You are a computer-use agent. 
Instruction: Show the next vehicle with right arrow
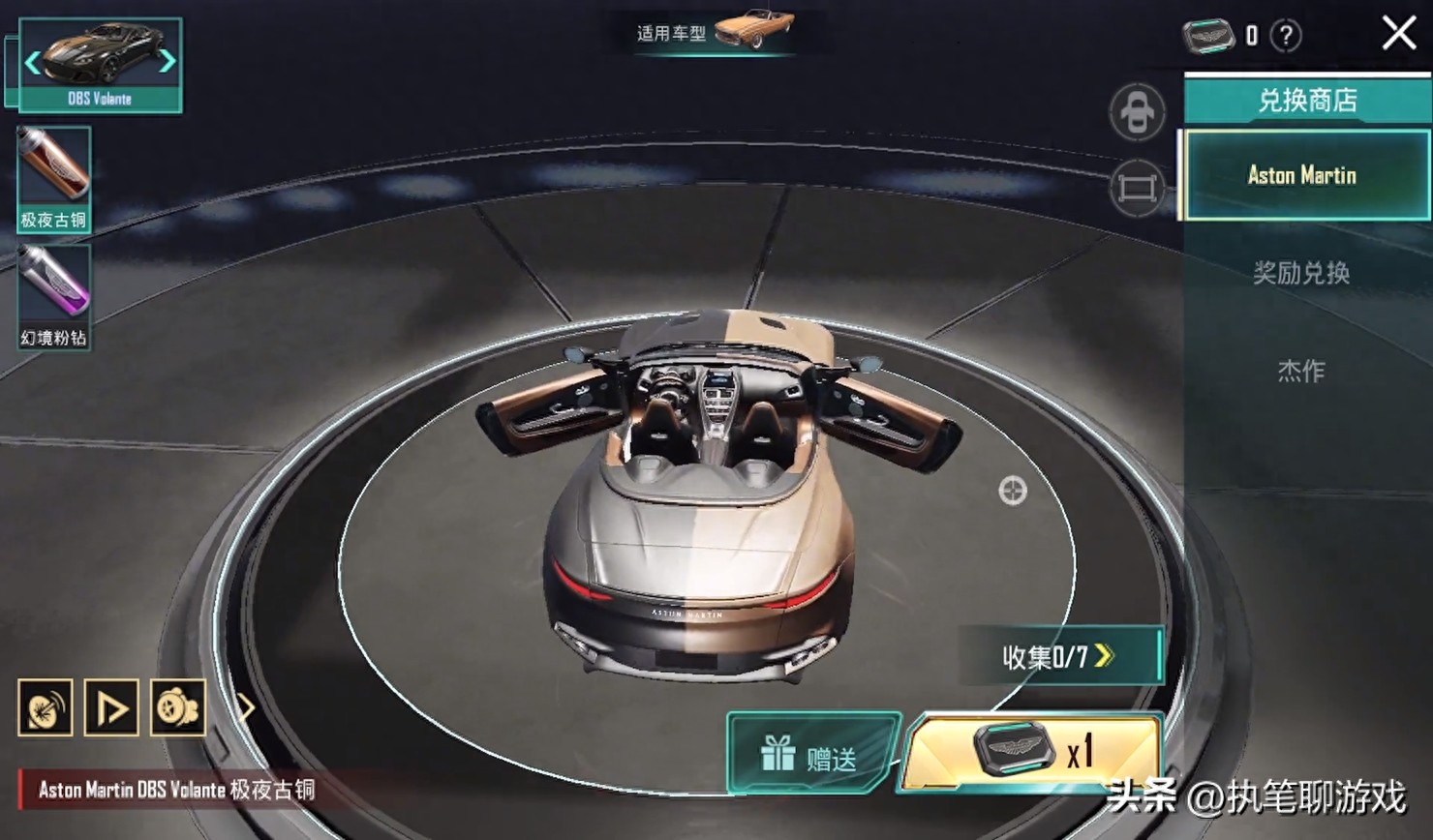168,61
